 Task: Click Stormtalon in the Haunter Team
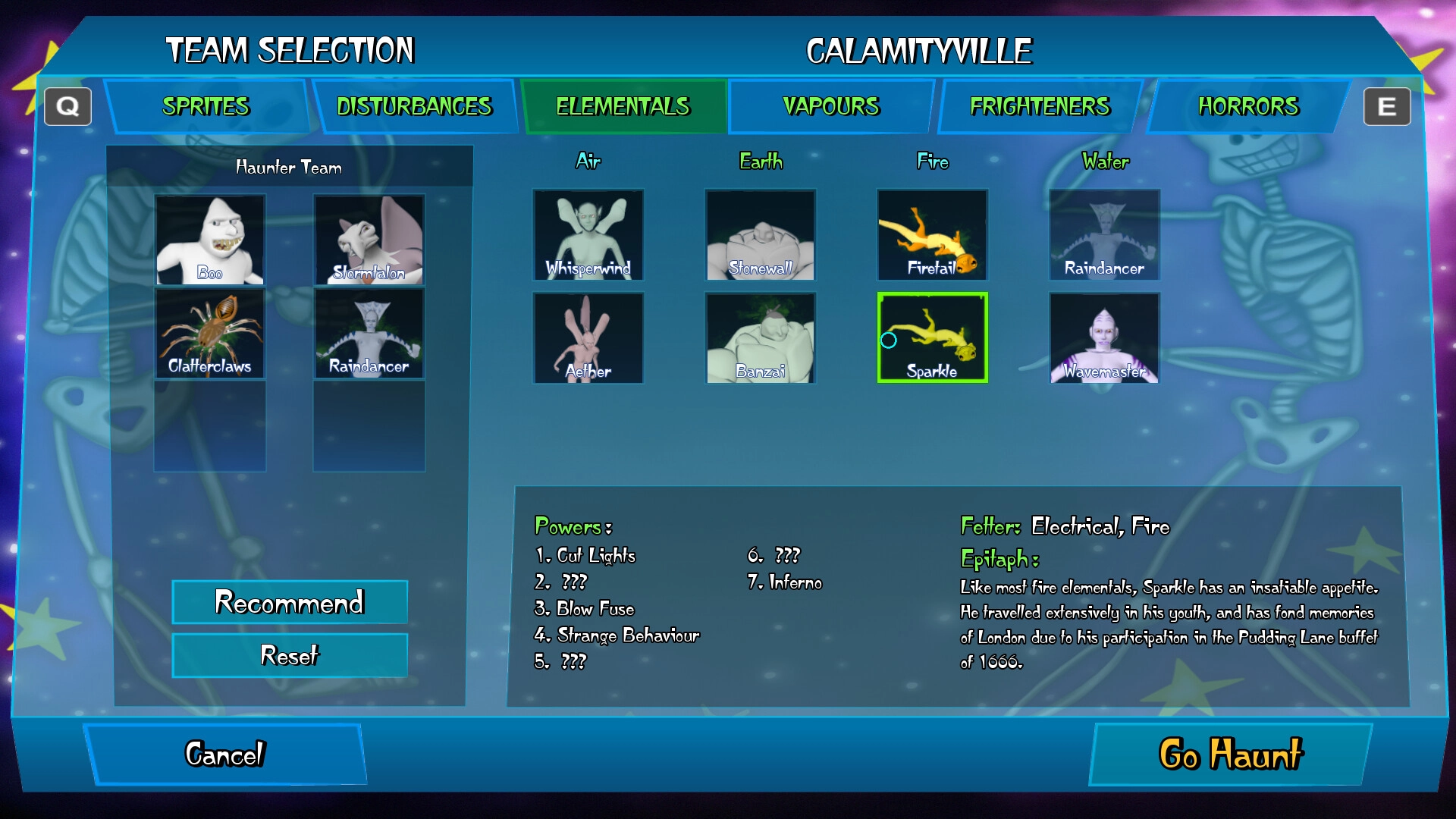click(x=369, y=240)
